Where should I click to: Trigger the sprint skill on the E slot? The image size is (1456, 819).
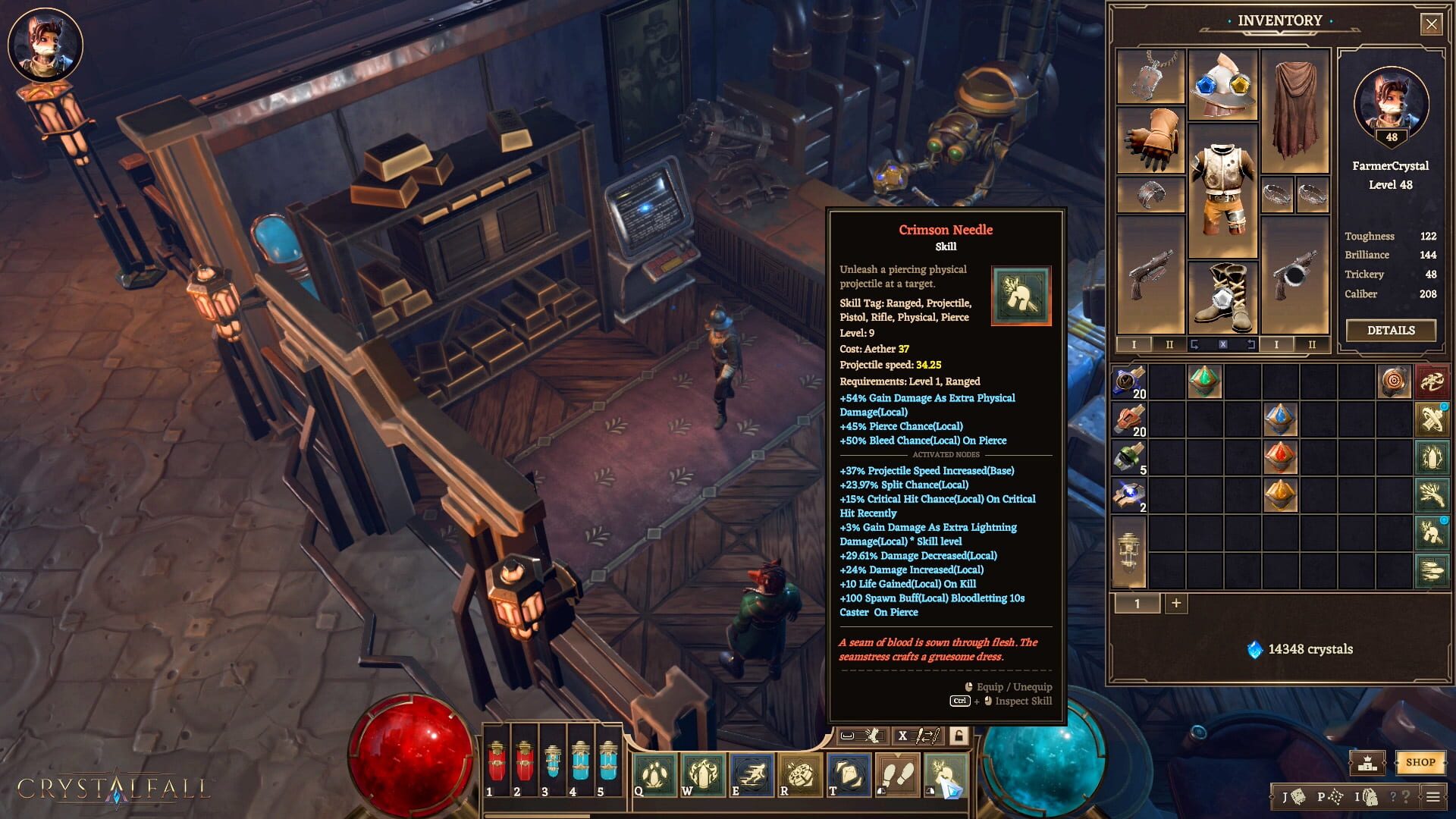tap(752, 776)
